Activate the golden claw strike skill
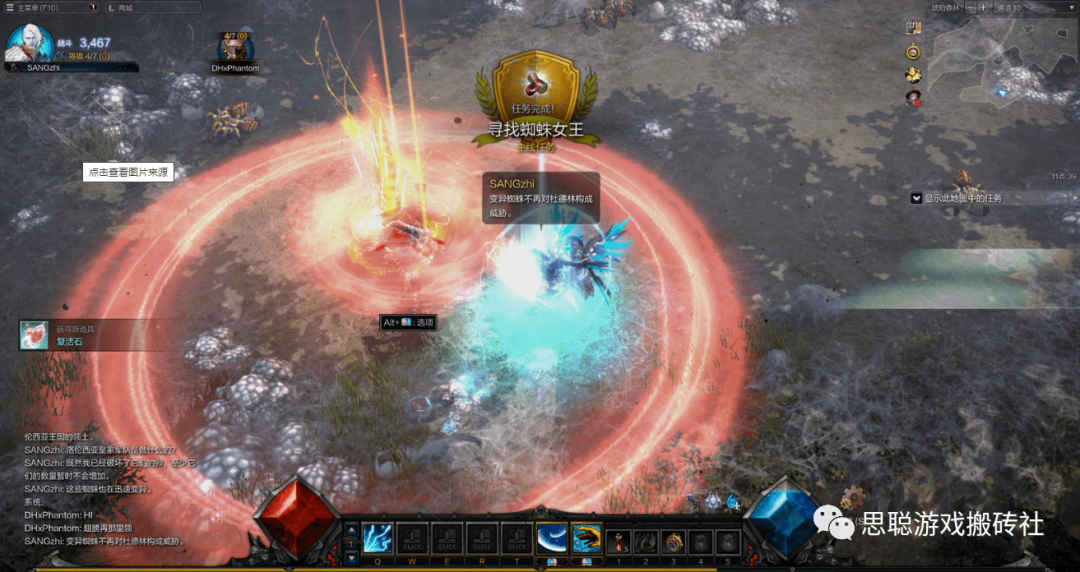This screenshot has width=1080, height=572. (x=586, y=538)
